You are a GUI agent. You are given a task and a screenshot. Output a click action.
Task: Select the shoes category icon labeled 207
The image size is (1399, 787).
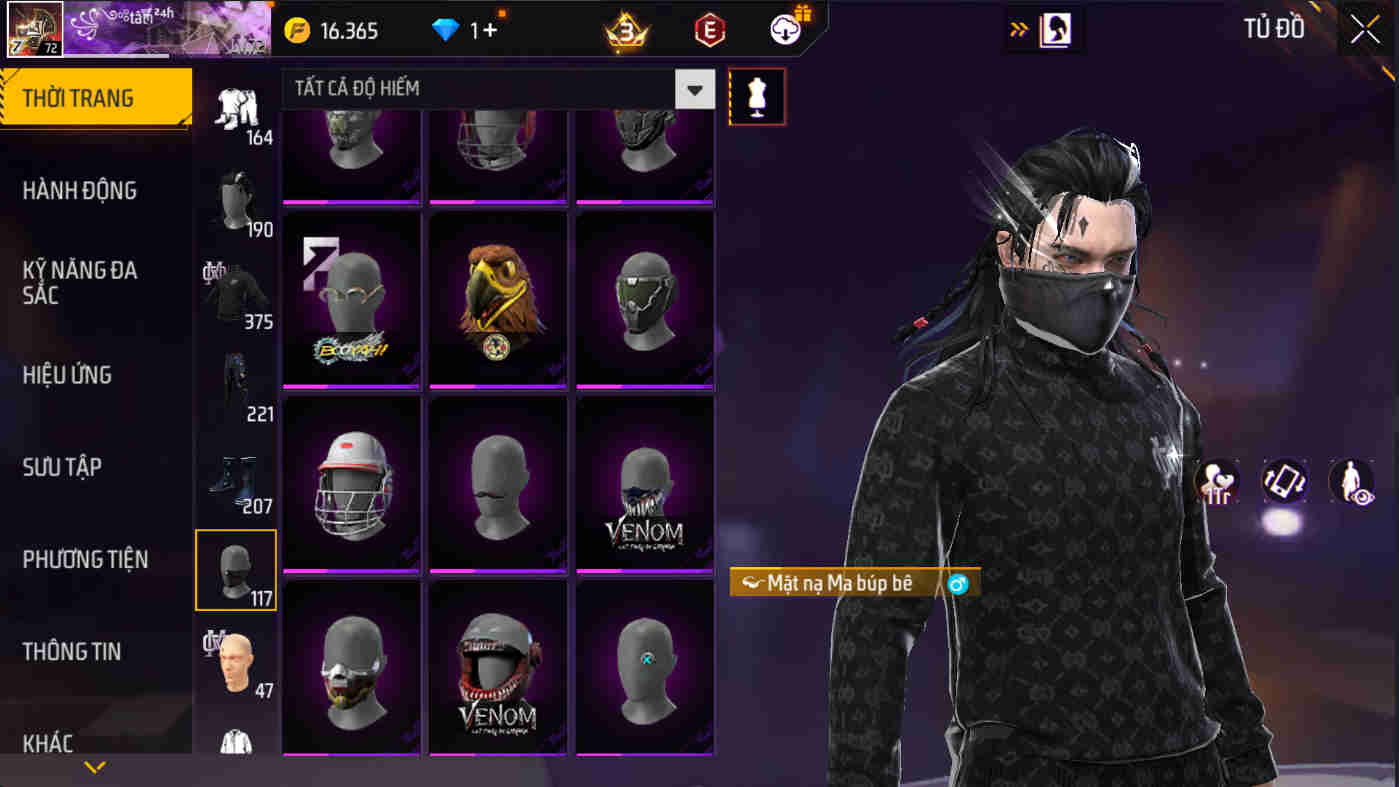(236, 477)
